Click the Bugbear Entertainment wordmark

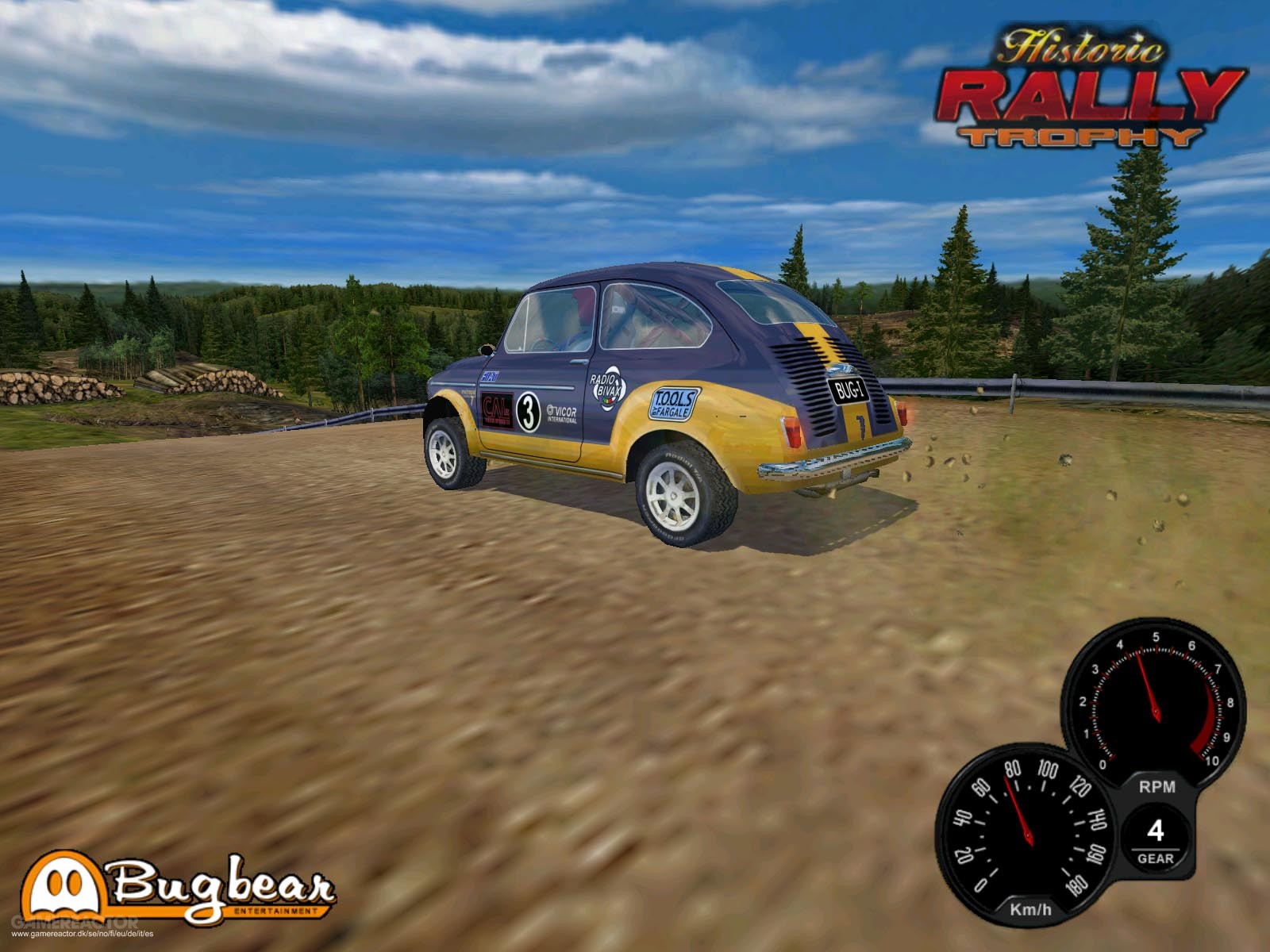tap(222, 886)
